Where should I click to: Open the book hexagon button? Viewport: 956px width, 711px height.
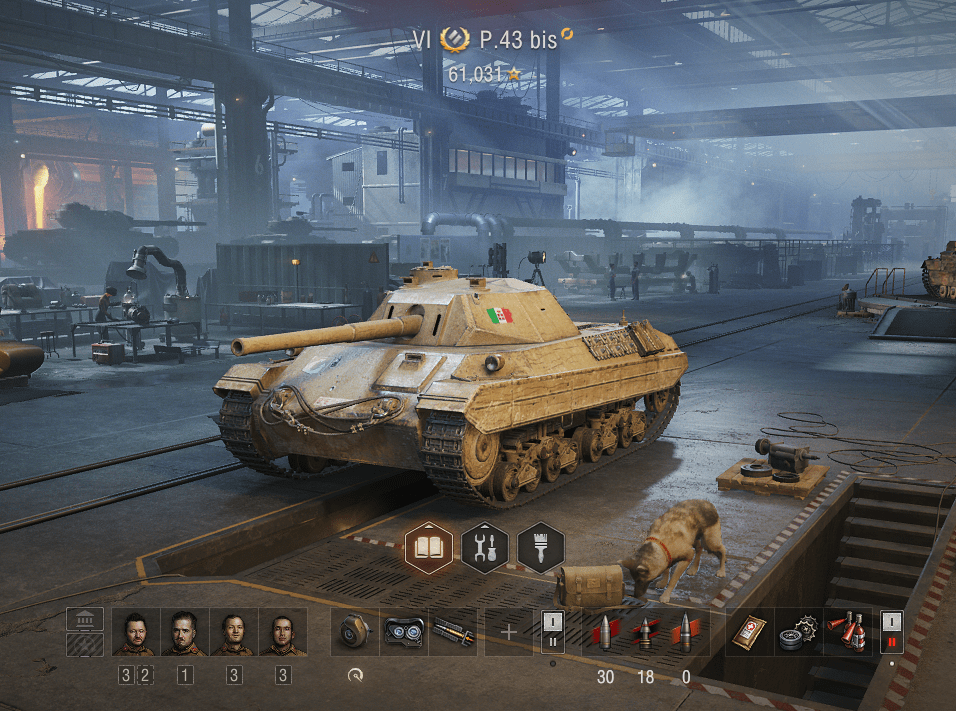(x=429, y=548)
